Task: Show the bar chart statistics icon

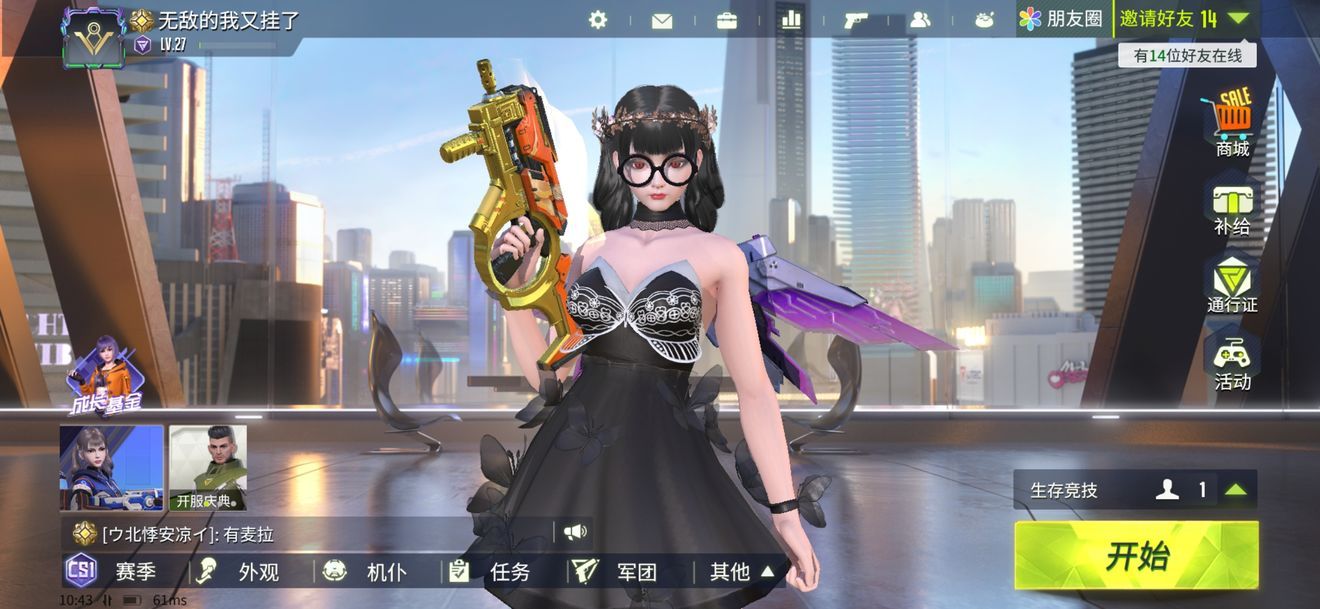Action: click(791, 19)
